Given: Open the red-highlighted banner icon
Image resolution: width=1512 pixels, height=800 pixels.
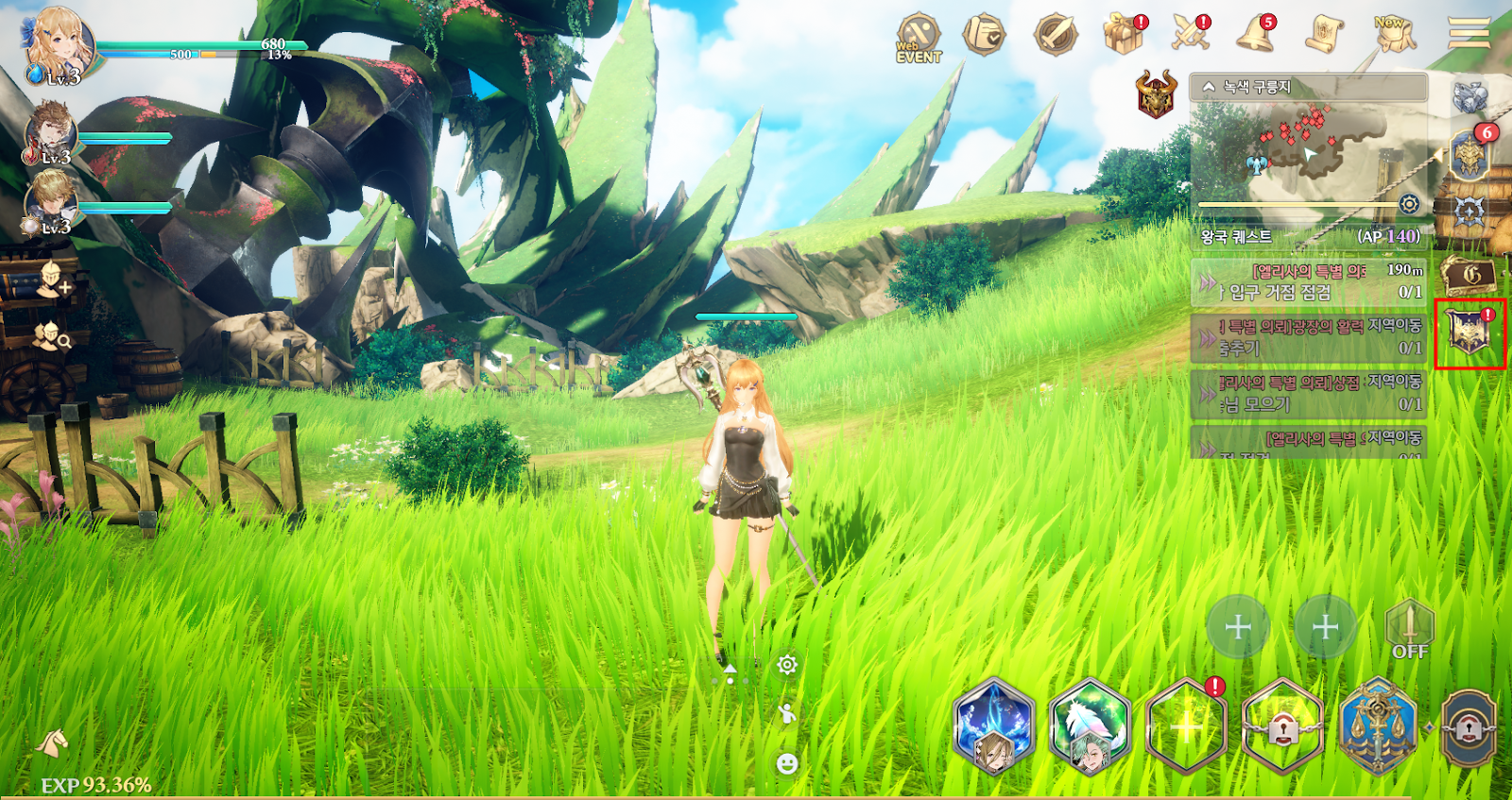Looking at the screenshot, I should pos(1469,333).
